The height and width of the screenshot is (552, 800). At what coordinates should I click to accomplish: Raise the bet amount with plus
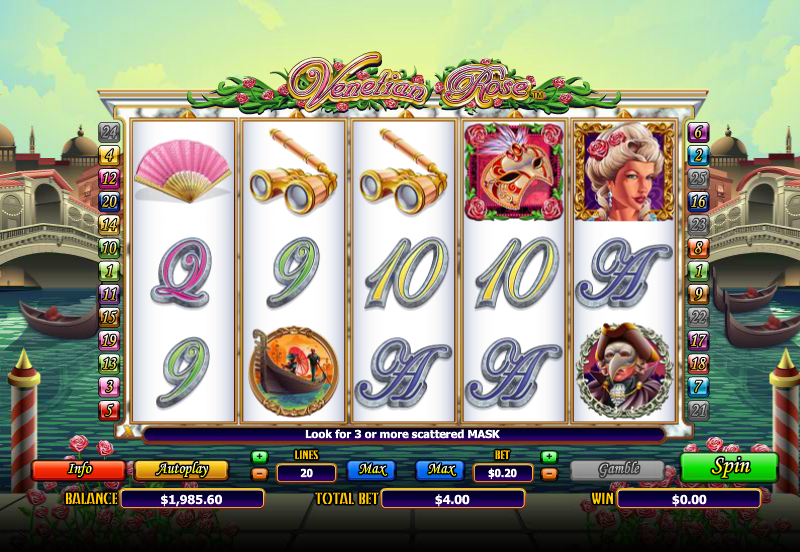tap(549, 457)
